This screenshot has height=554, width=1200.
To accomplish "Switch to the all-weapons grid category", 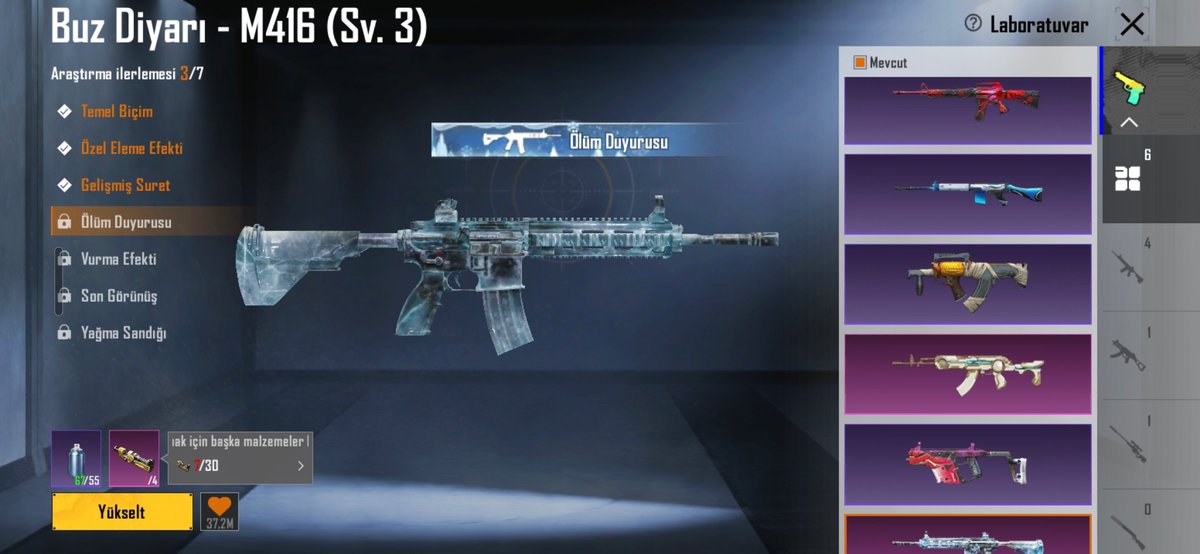I will 1128,179.
